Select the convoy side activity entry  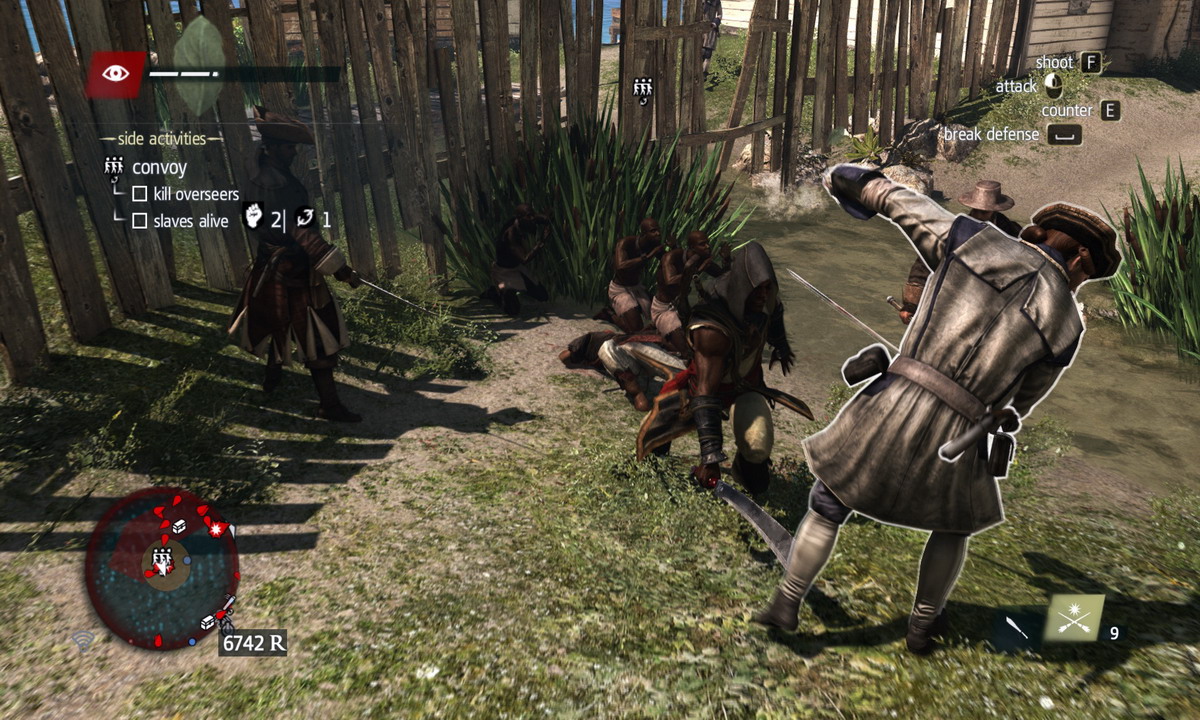pos(159,167)
